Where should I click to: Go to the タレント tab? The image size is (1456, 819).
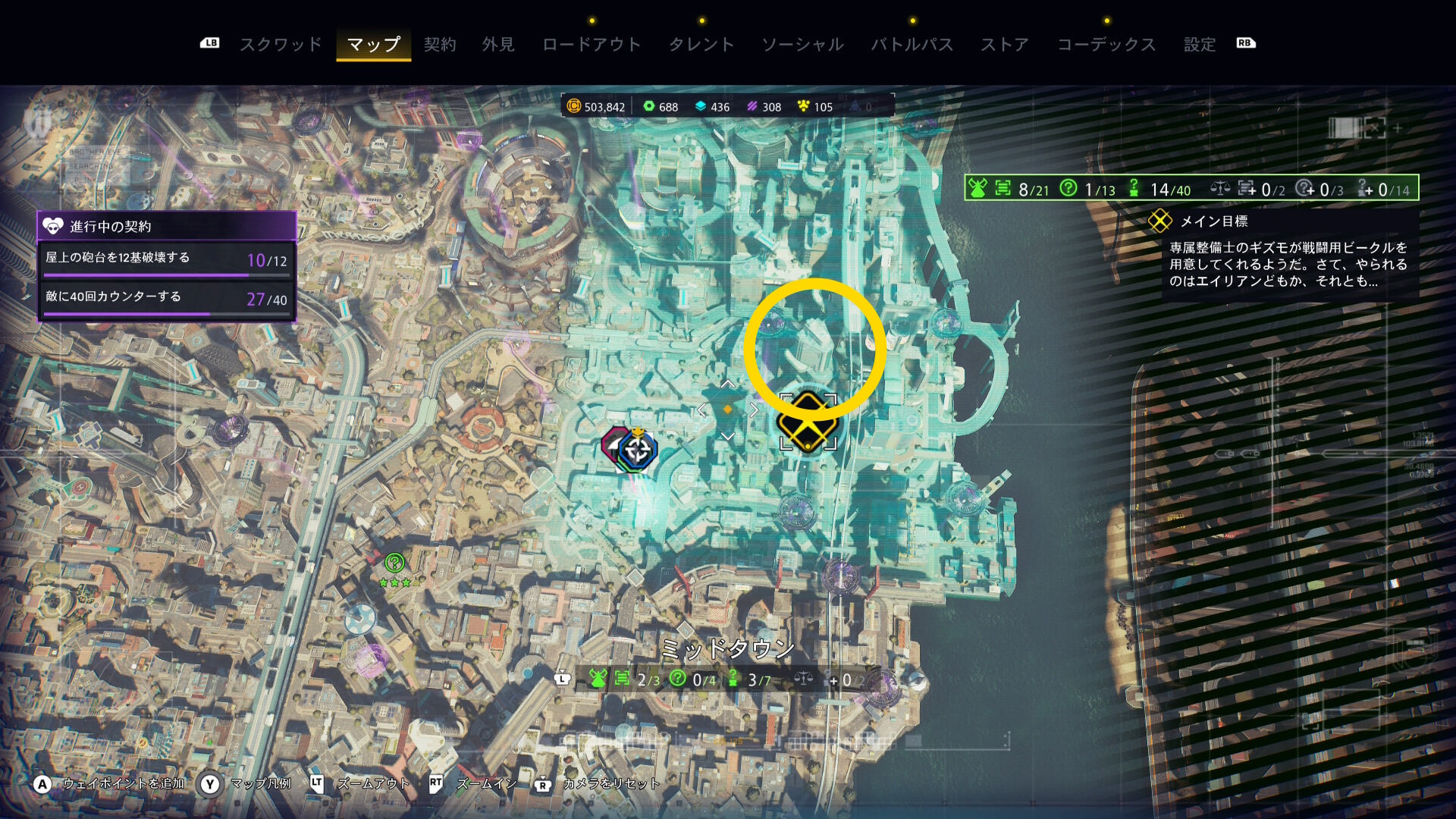(701, 45)
